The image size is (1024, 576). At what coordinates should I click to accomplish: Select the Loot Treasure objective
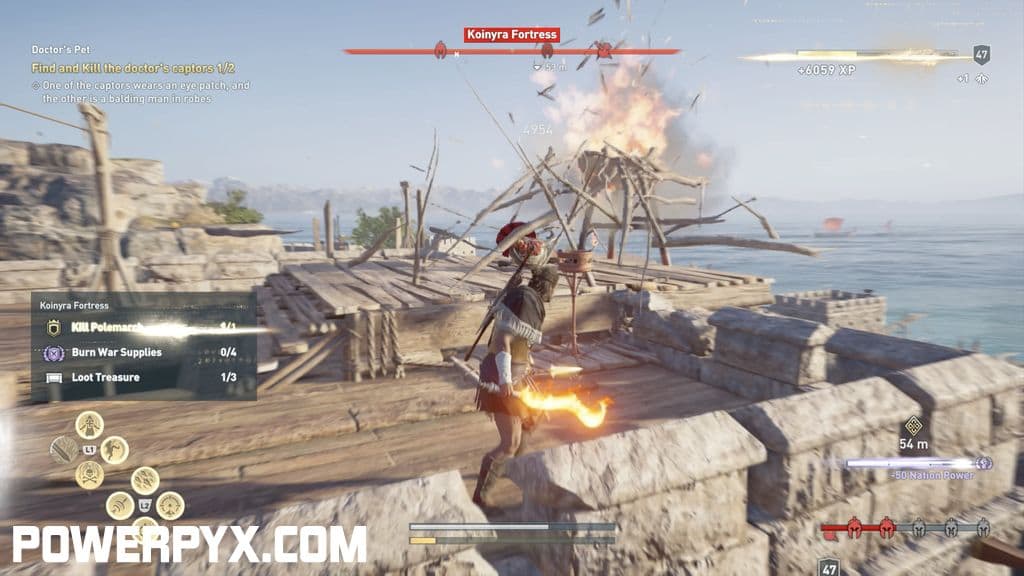[142, 377]
